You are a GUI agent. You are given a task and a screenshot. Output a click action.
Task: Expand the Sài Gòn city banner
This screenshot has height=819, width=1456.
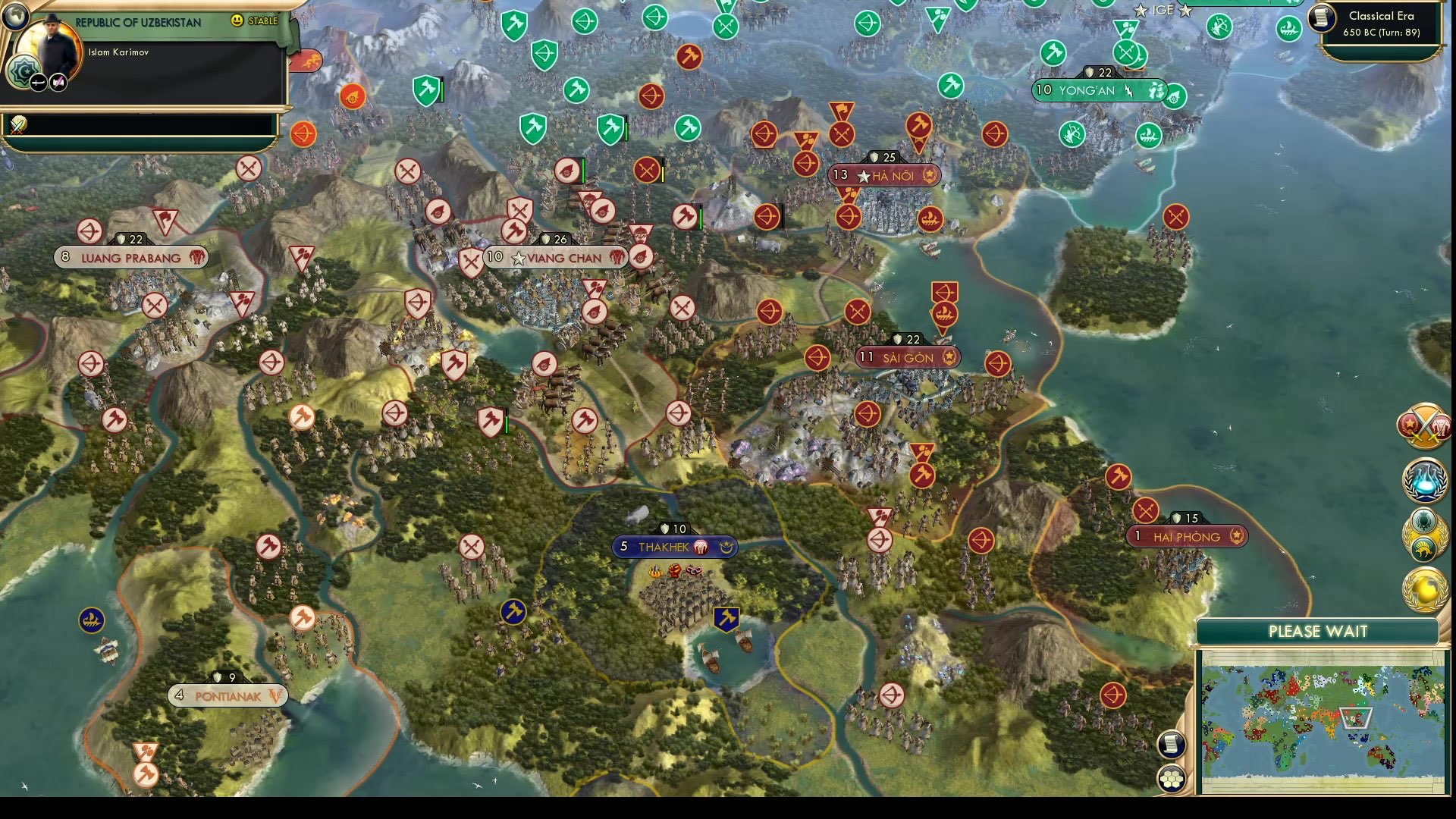908,357
